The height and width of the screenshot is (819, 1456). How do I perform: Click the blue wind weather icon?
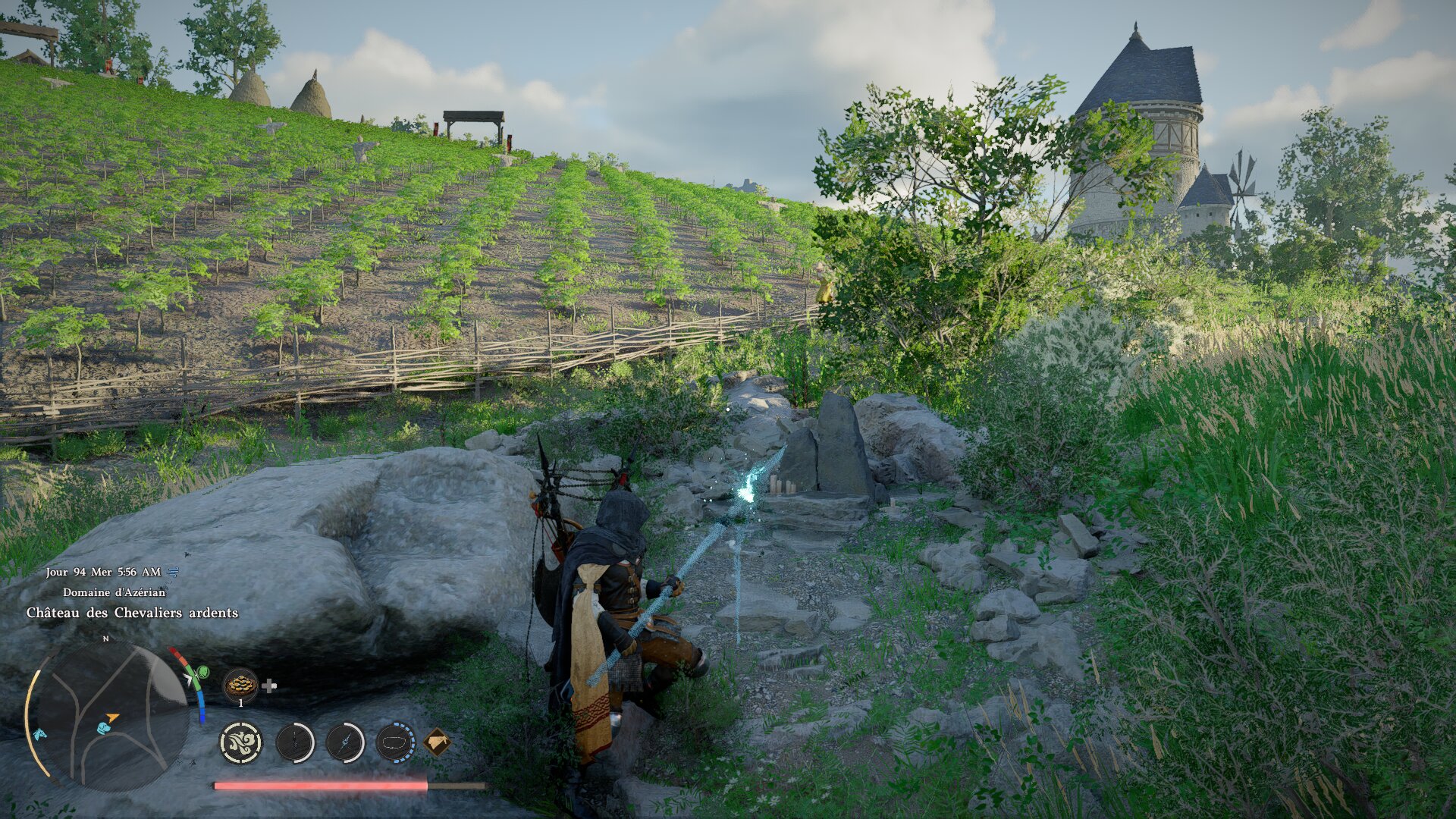[173, 572]
